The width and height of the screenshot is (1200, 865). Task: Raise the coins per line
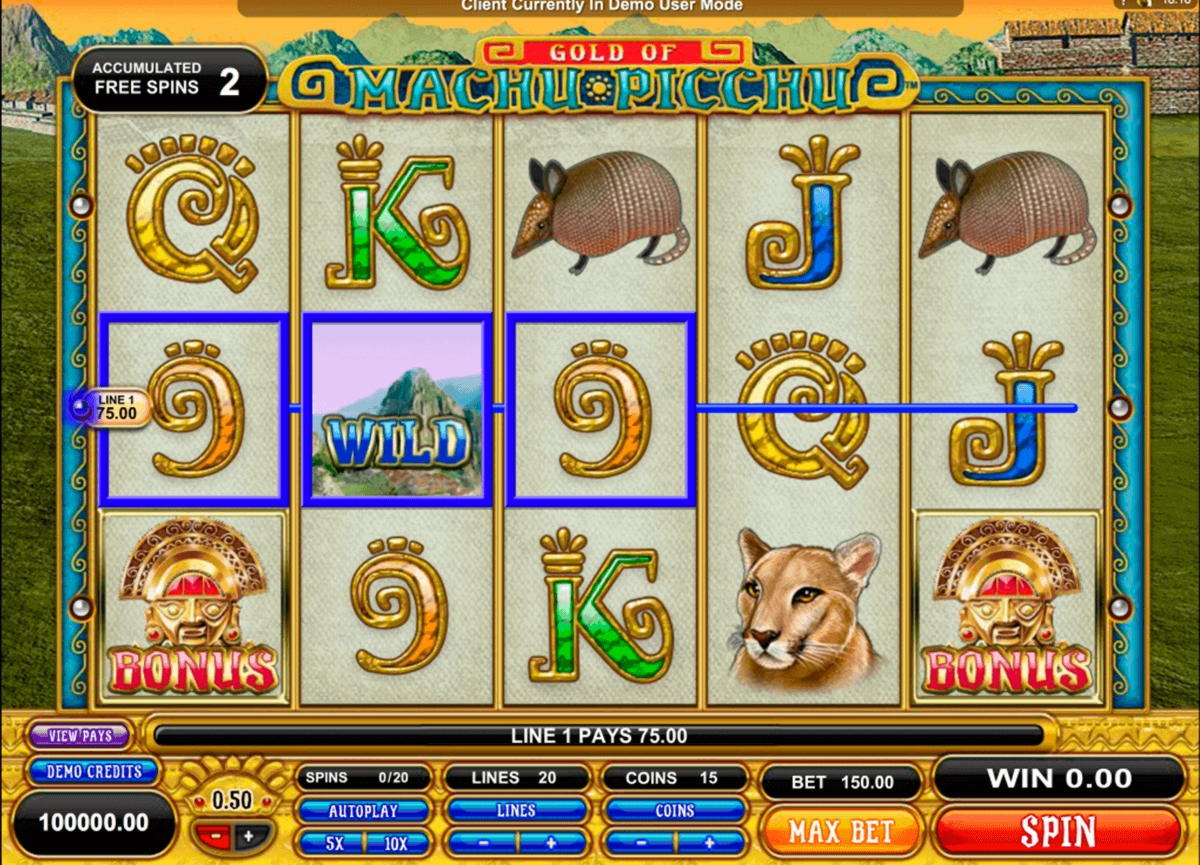(x=709, y=843)
